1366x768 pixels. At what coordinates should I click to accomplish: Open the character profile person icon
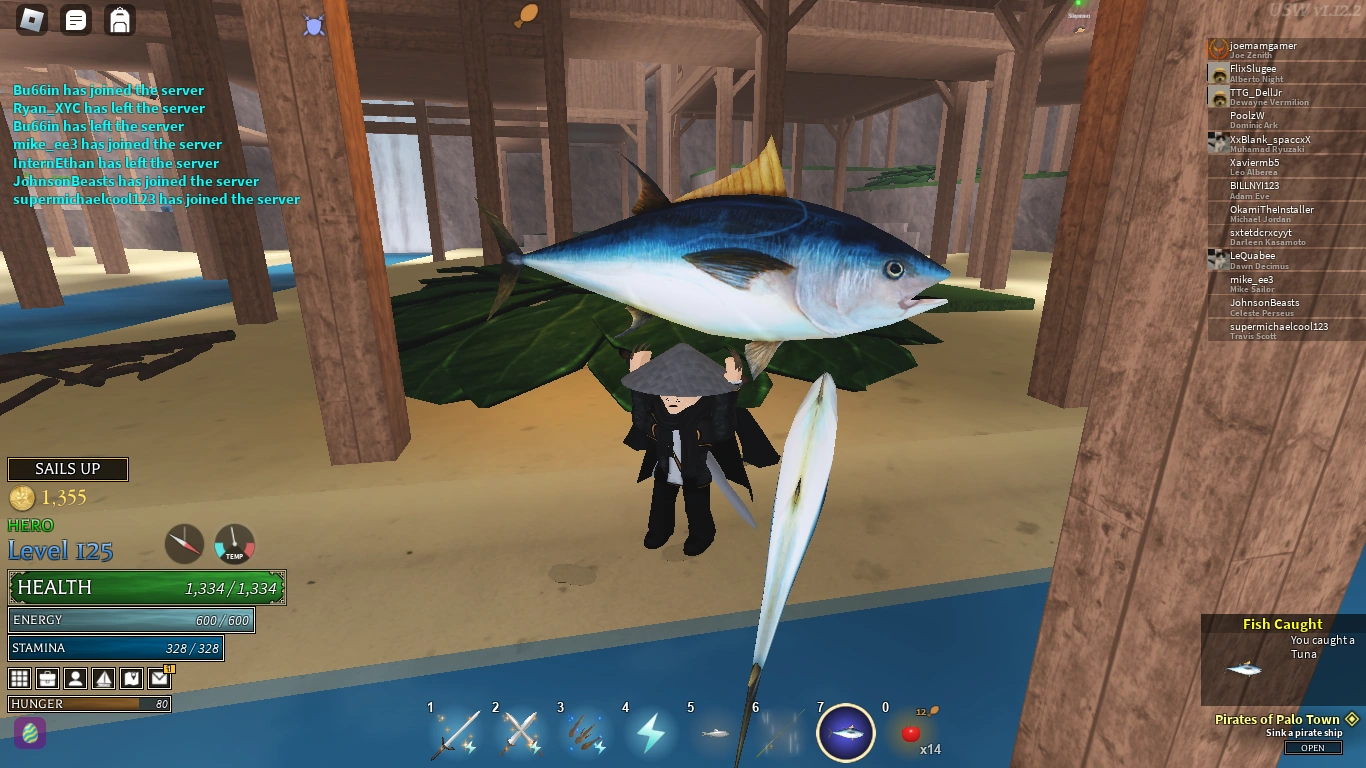pos(75,678)
